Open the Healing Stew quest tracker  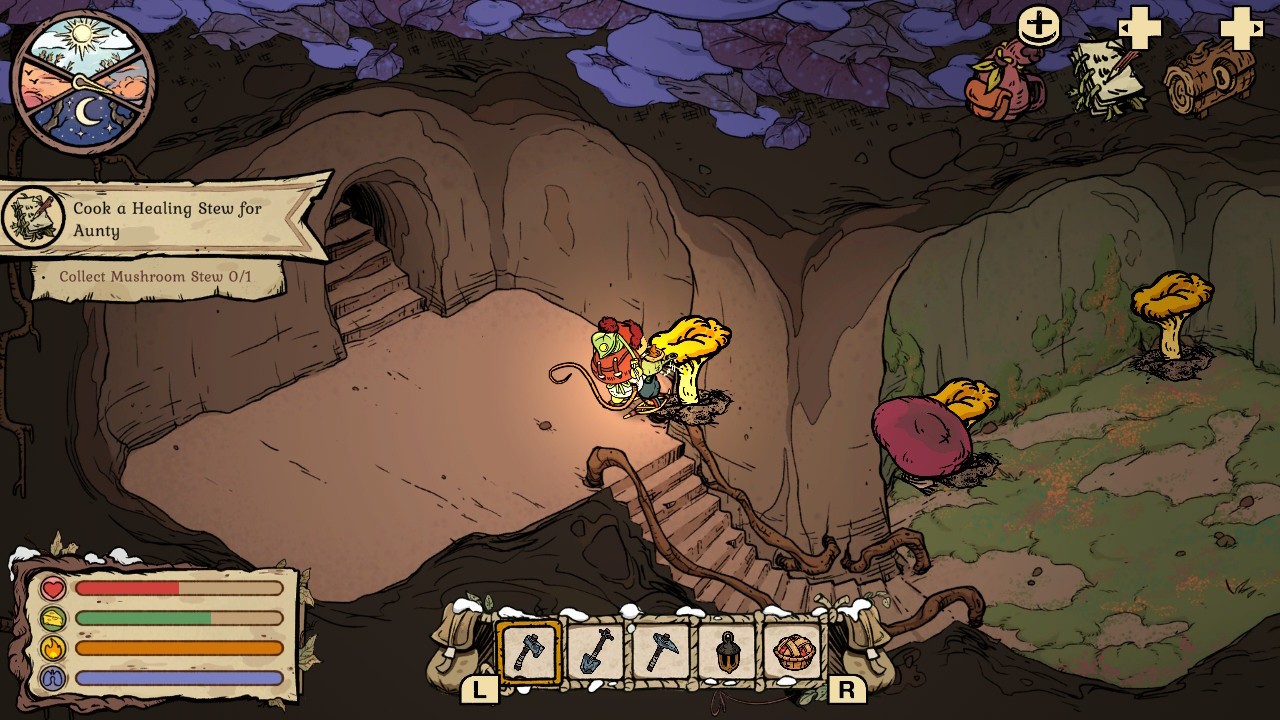click(165, 220)
